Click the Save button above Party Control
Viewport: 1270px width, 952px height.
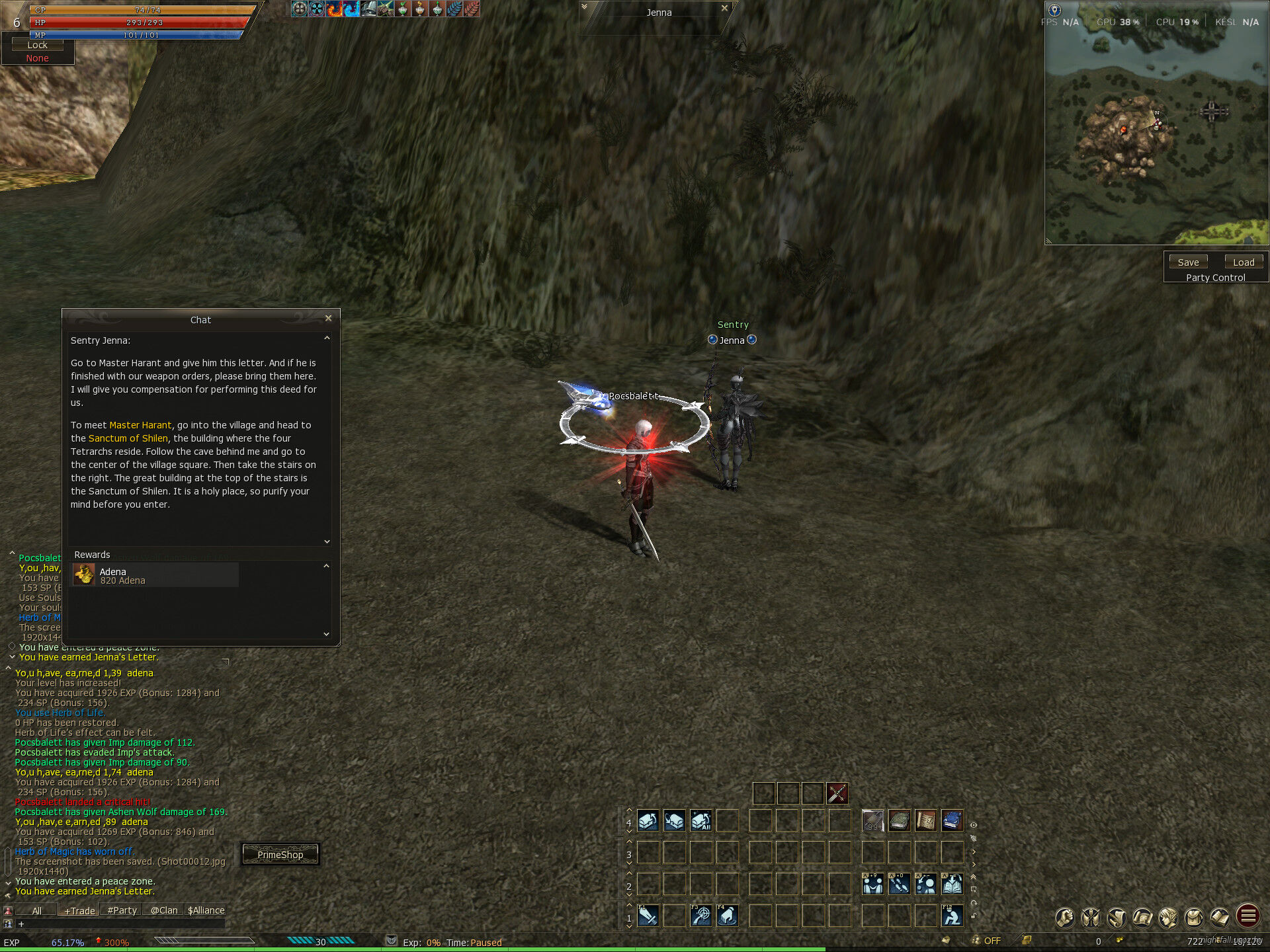click(1188, 262)
